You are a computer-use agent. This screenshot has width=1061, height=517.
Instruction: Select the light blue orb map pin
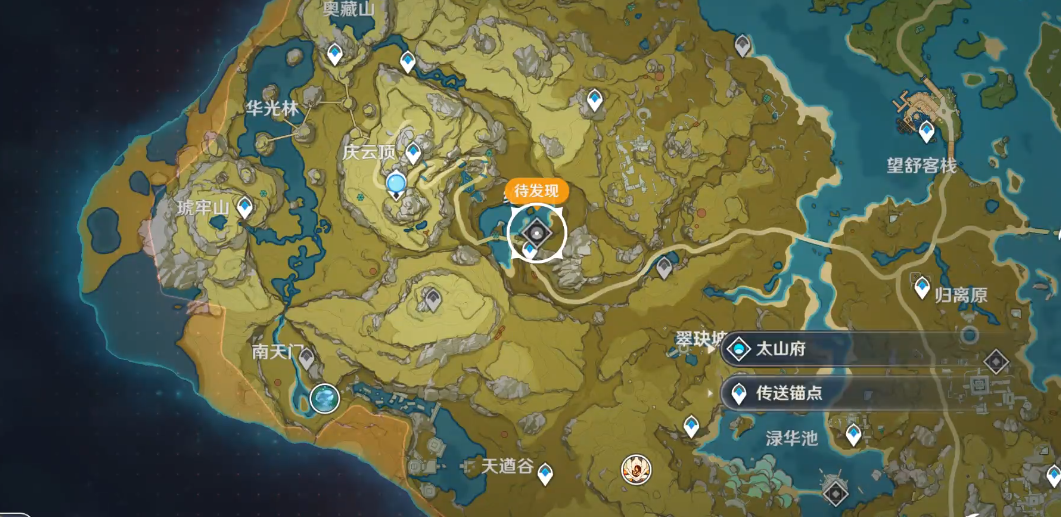(x=397, y=183)
